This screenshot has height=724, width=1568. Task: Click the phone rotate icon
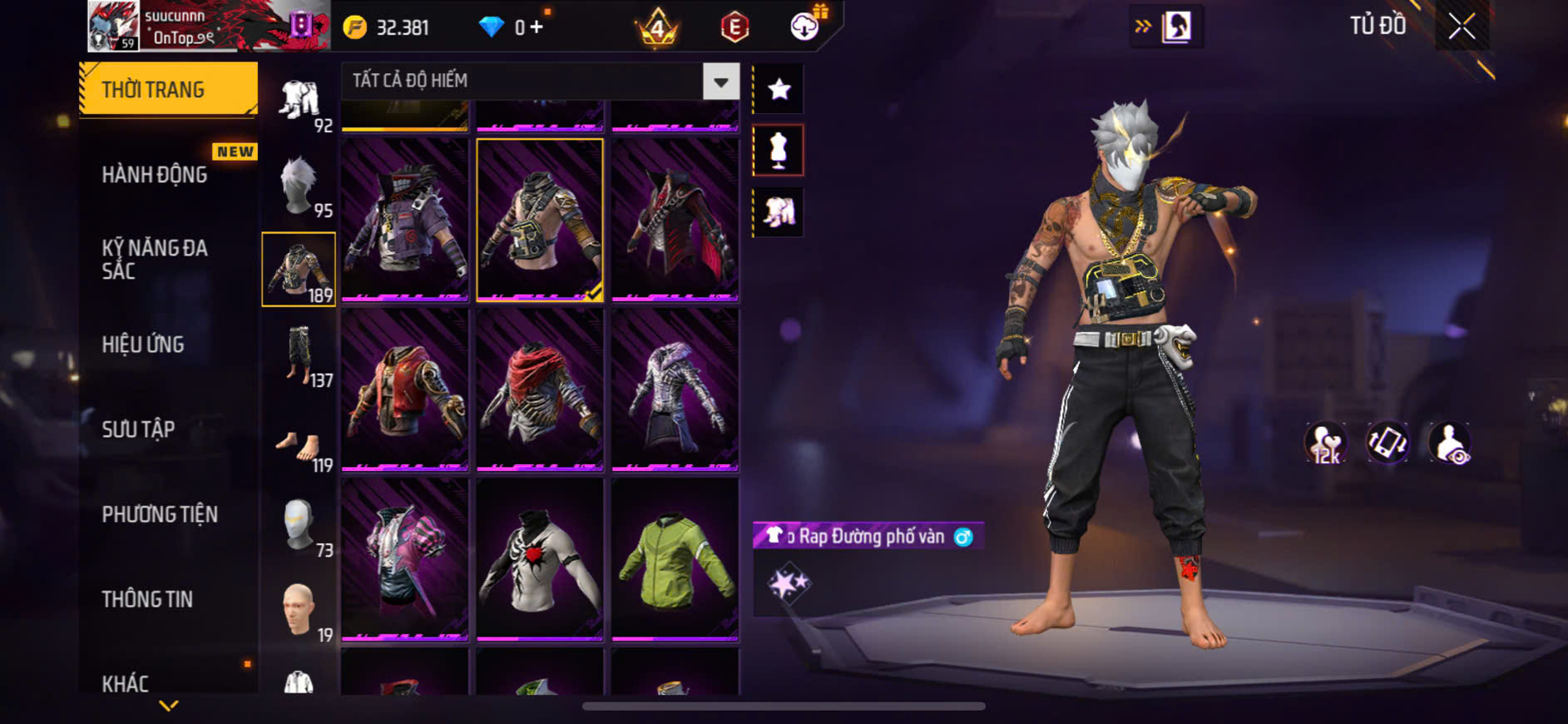(x=1387, y=443)
